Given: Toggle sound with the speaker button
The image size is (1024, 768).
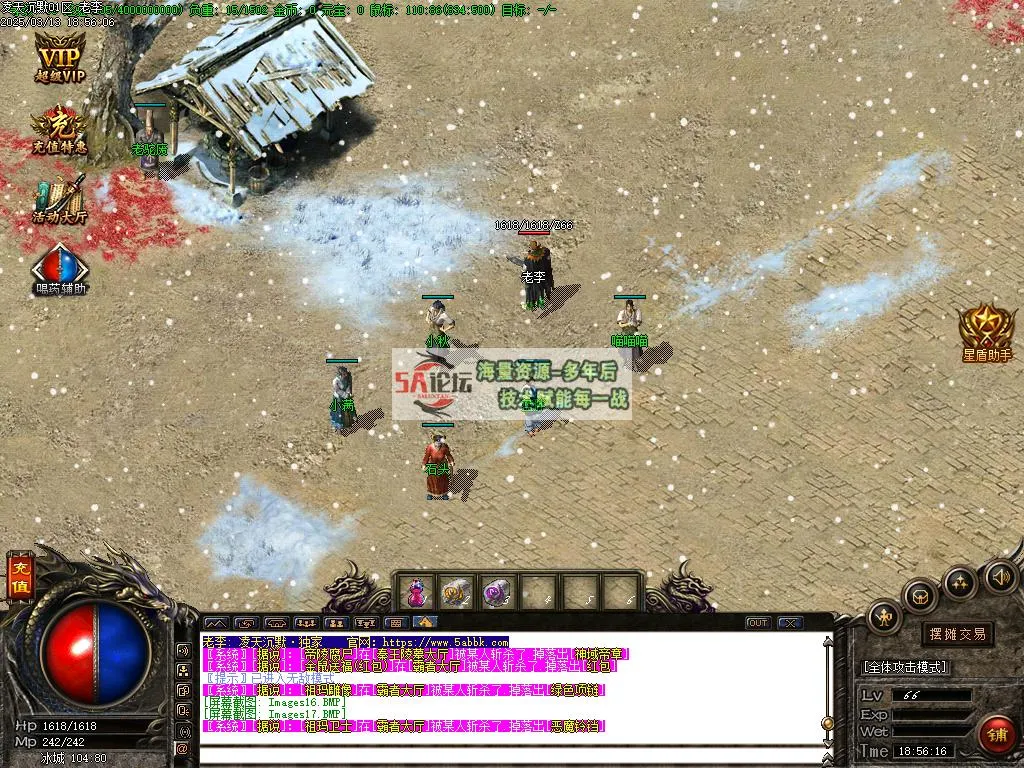Looking at the screenshot, I should pos(1000,576).
